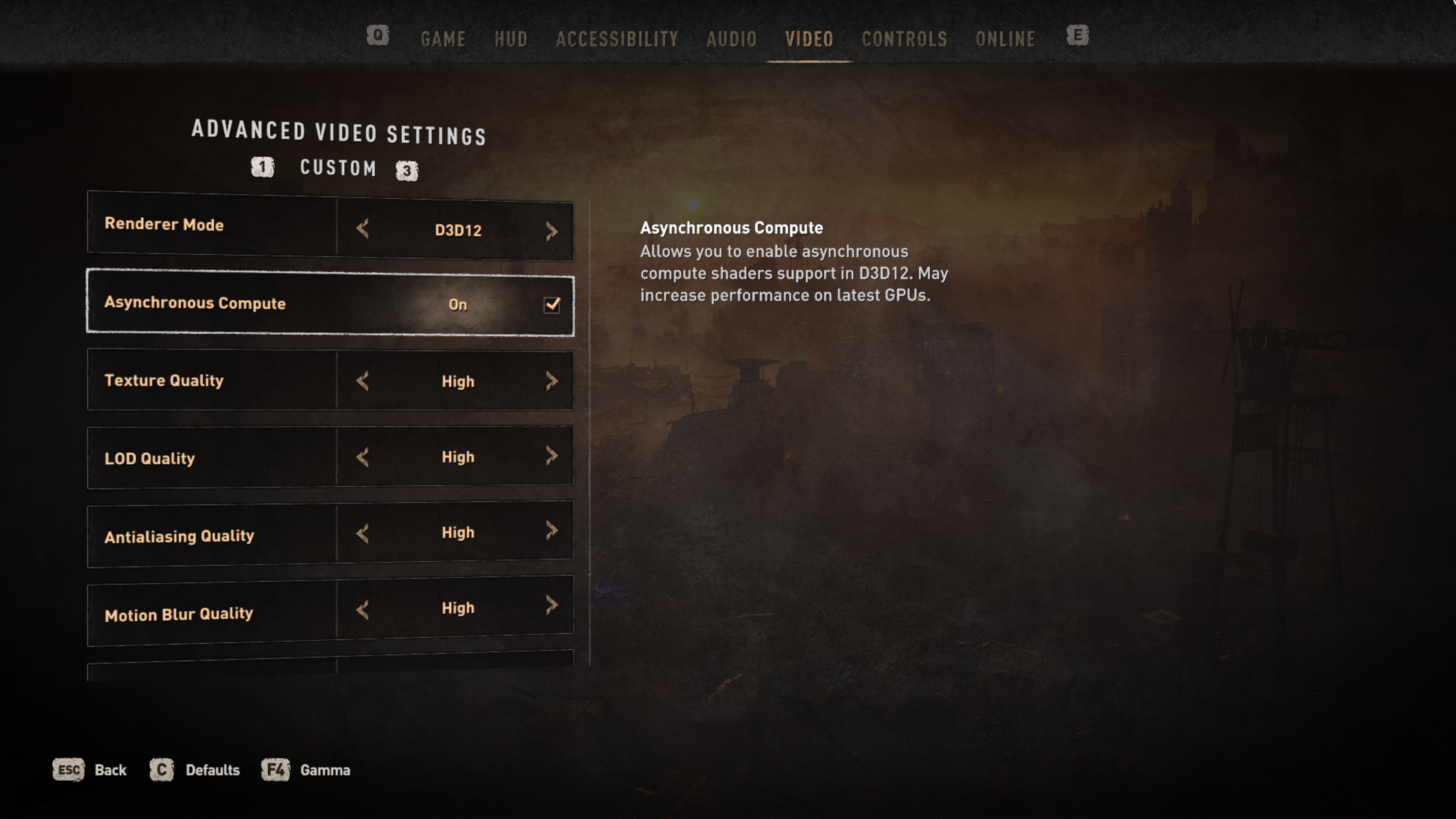Viewport: 1456px width, 819px height.
Task: Raise Motion Blur Quality with the right arrow
Action: pyautogui.click(x=552, y=606)
